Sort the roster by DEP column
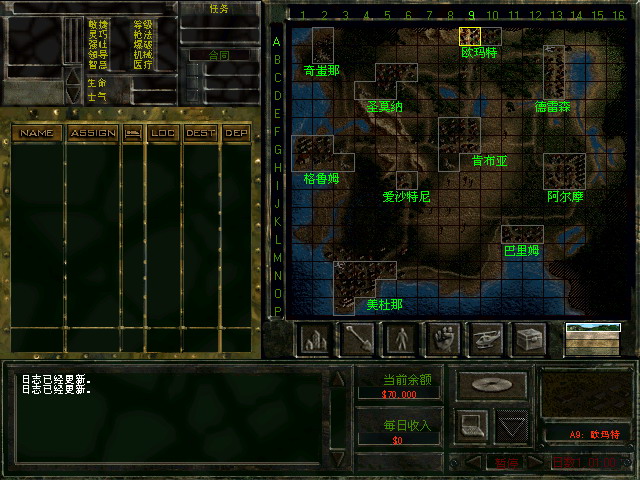Image resolution: width=640 pixels, height=480 pixels. tap(235, 132)
